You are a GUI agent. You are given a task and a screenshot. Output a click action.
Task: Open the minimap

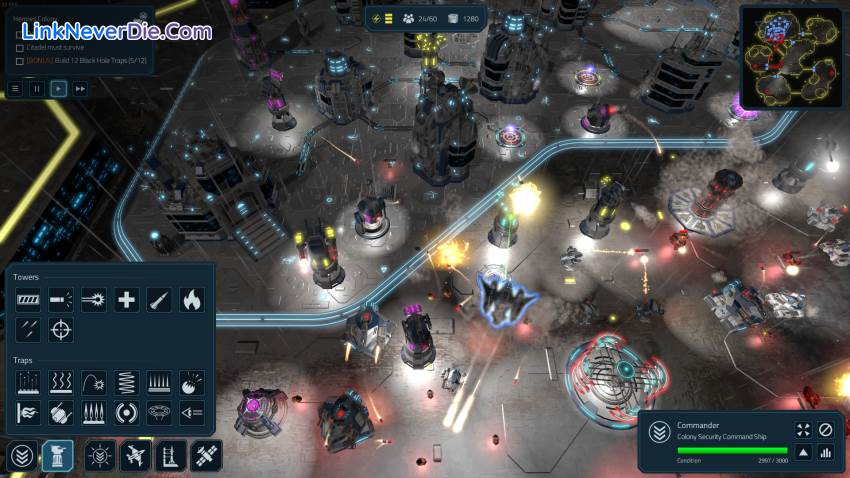(790, 56)
